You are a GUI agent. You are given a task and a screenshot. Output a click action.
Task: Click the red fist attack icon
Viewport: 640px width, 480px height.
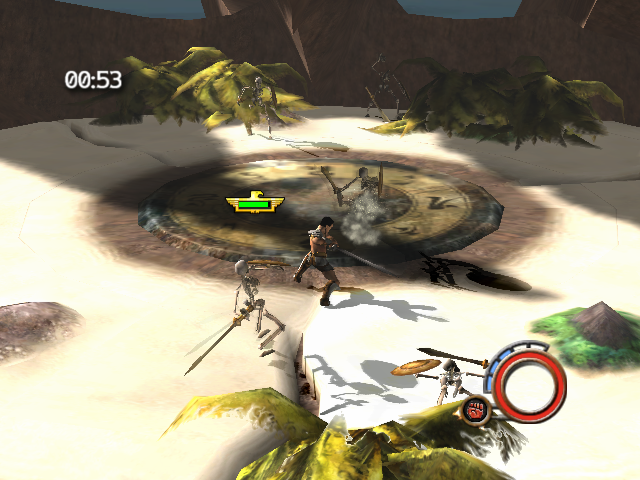(x=475, y=407)
